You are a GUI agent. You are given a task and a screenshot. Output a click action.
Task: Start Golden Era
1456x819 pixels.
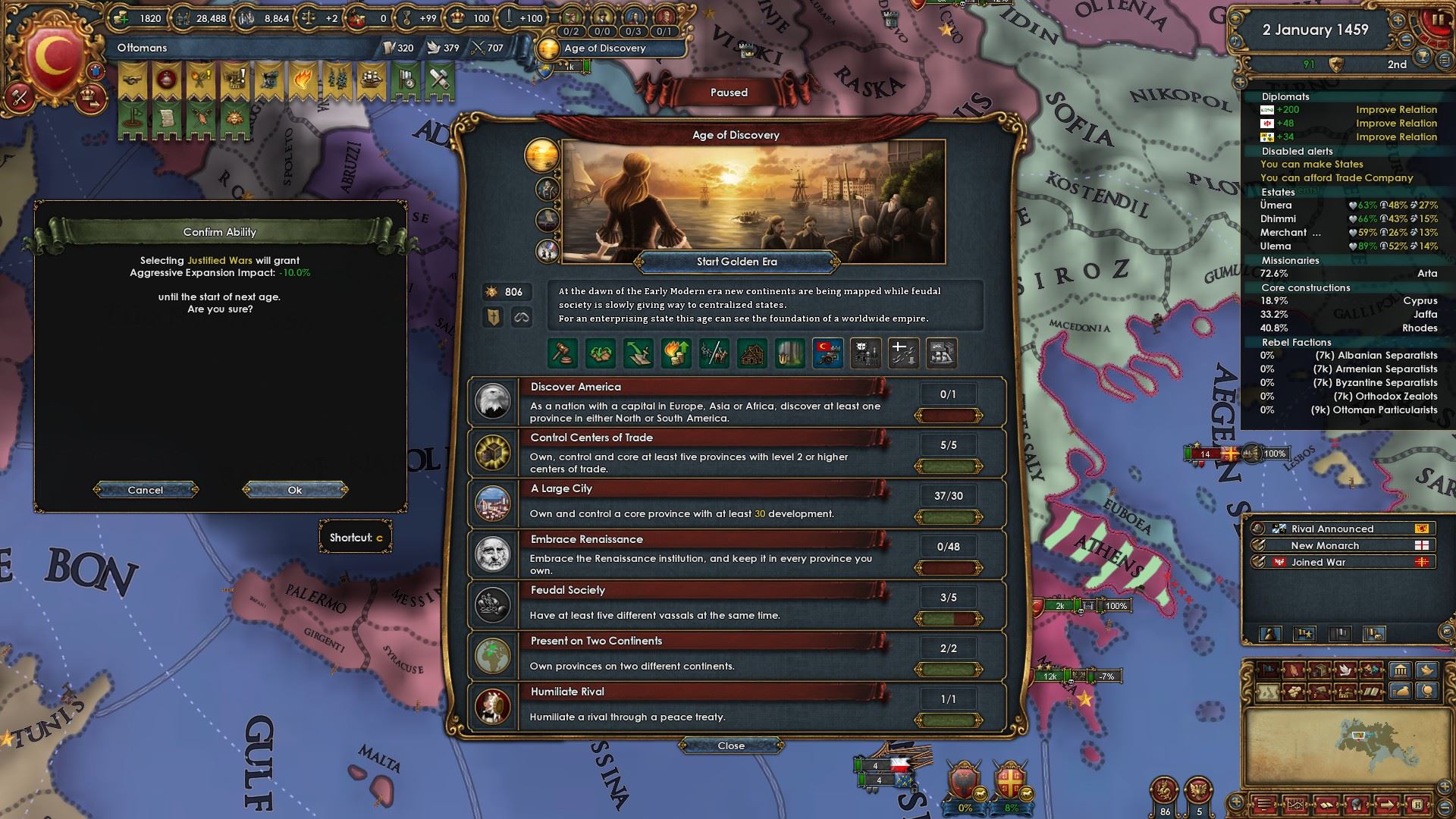tap(736, 262)
